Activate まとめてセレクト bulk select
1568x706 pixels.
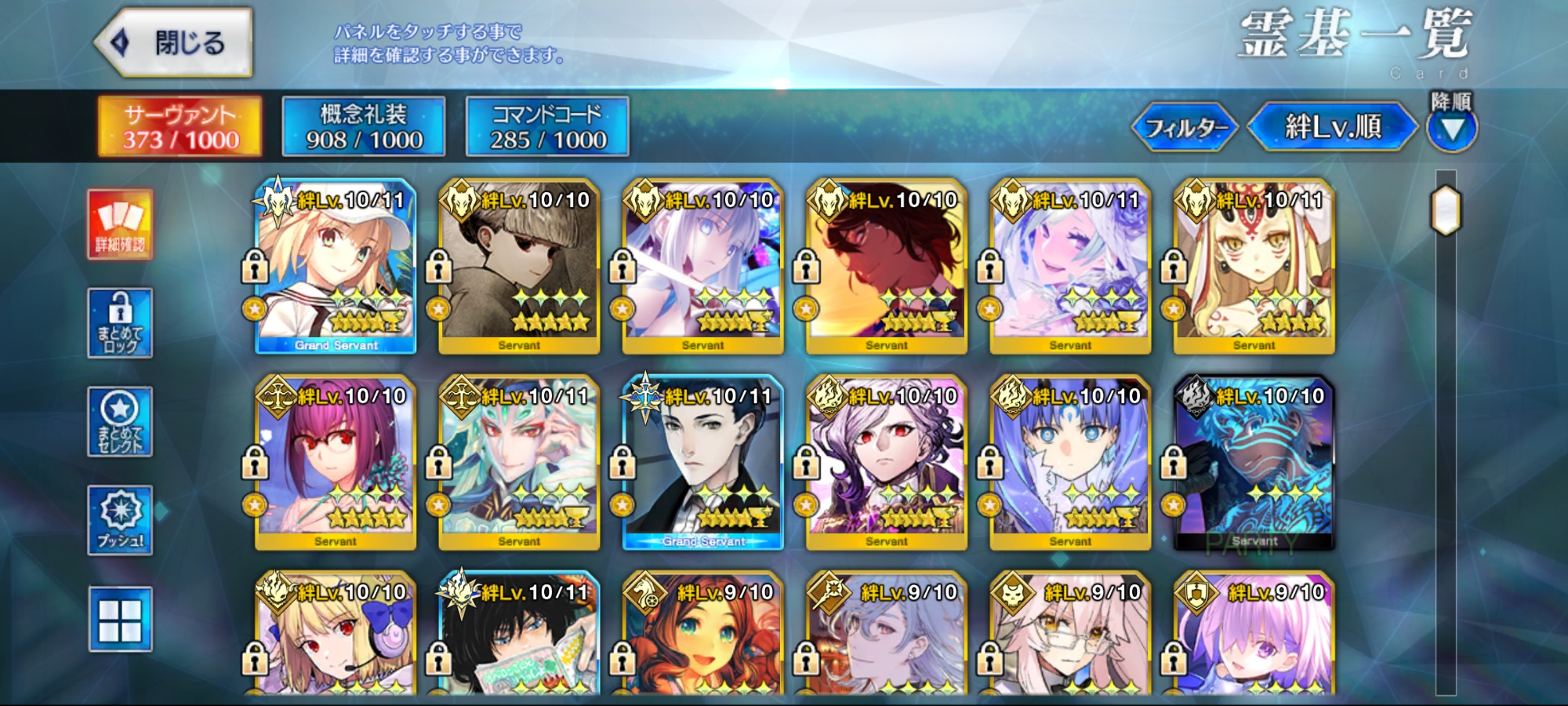click(120, 422)
